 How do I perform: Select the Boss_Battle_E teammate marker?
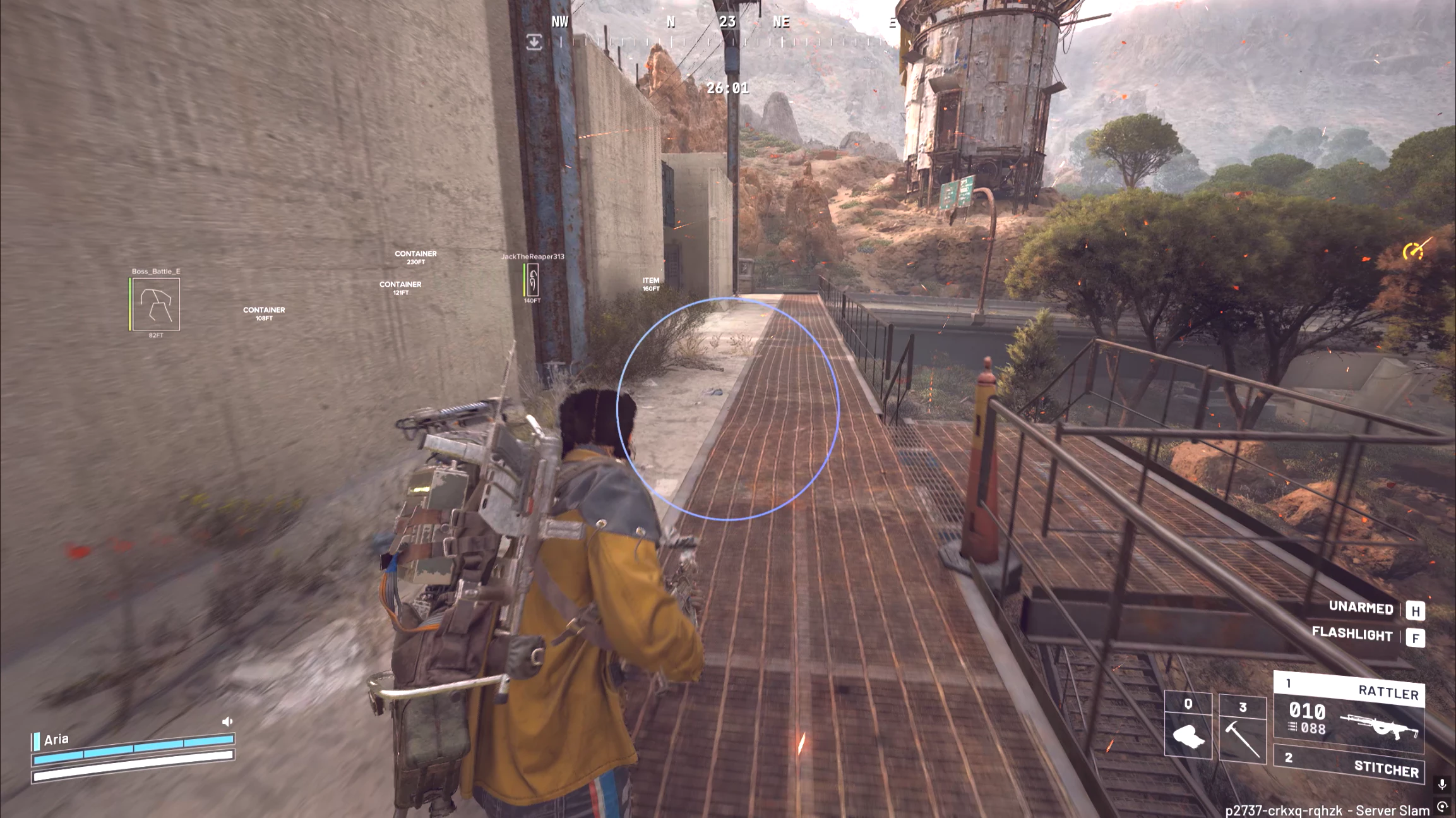[155, 304]
